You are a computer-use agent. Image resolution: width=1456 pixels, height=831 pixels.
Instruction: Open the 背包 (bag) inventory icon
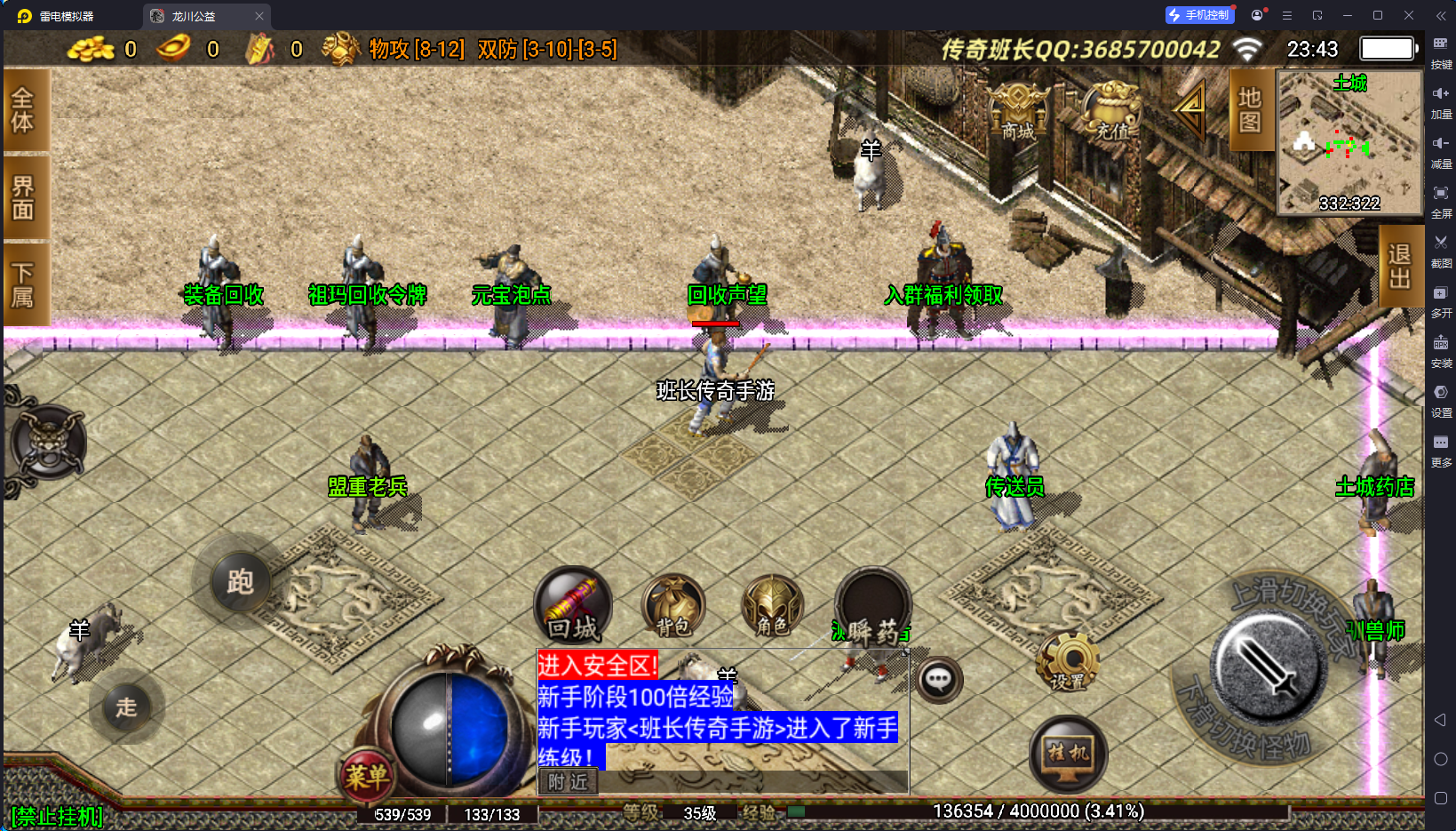pyautogui.click(x=672, y=604)
